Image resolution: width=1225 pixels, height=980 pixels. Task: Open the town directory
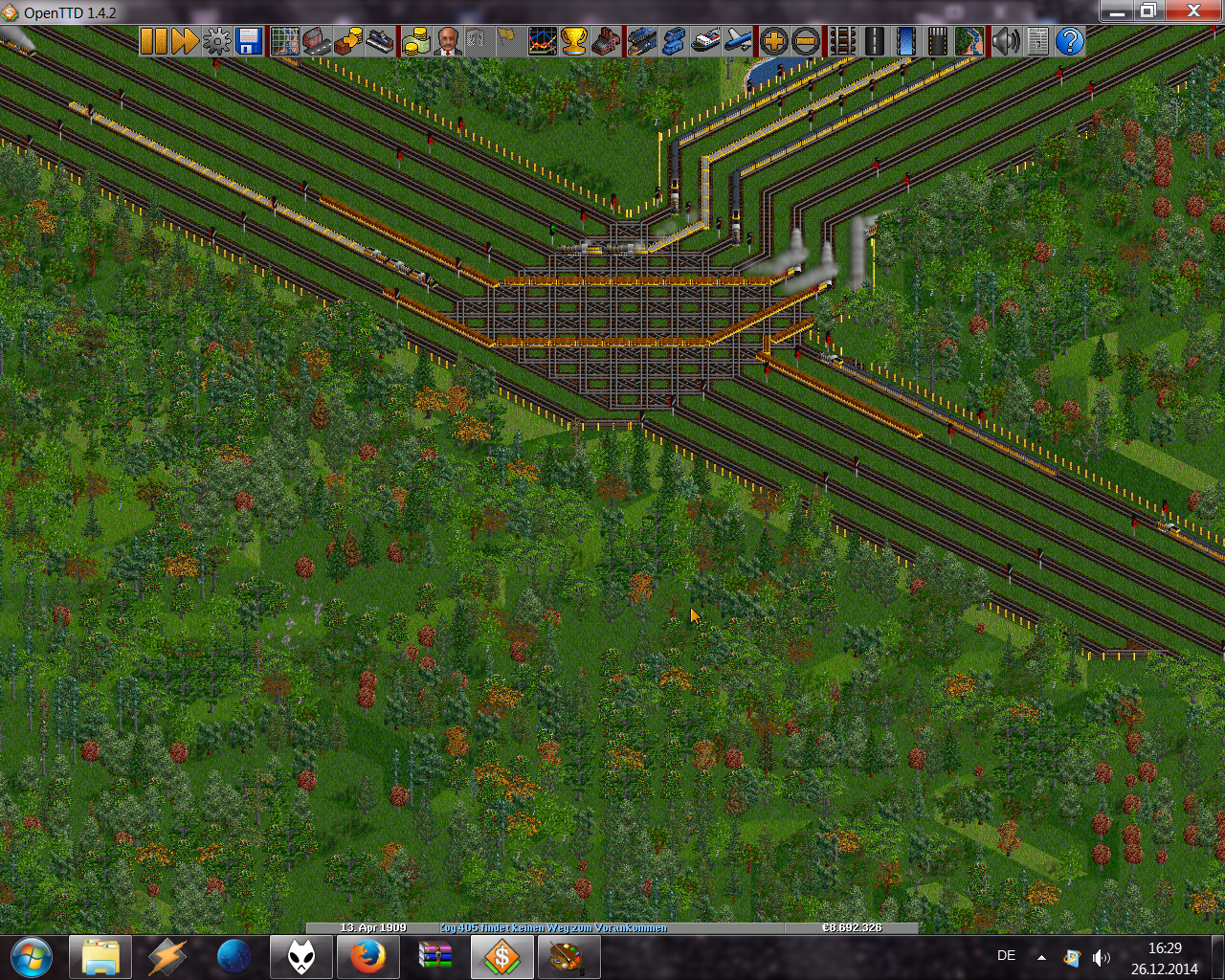click(x=316, y=41)
